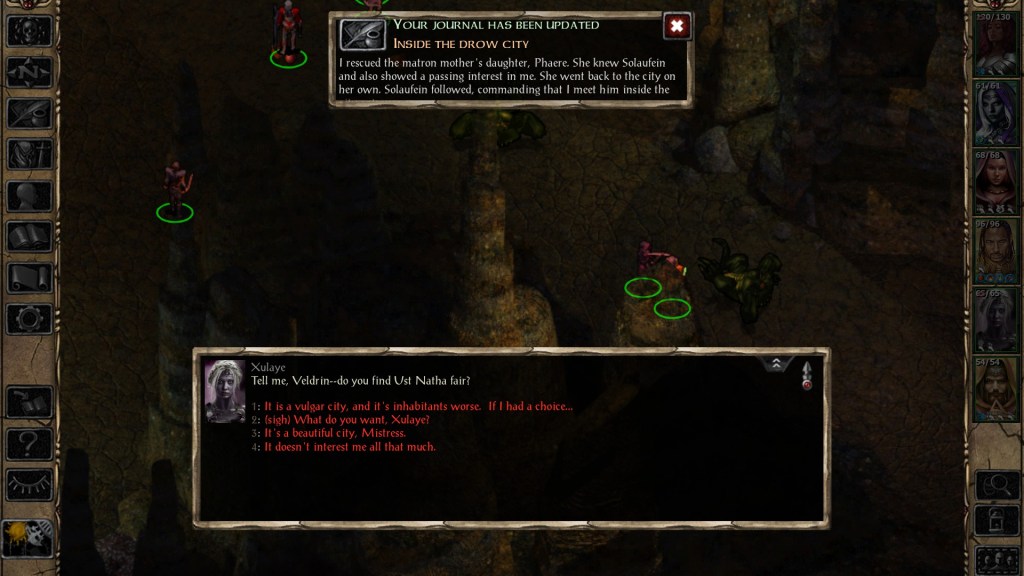Choose reply 'It is a vulgar city'
Screen dimensions: 1024x576
[418, 406]
